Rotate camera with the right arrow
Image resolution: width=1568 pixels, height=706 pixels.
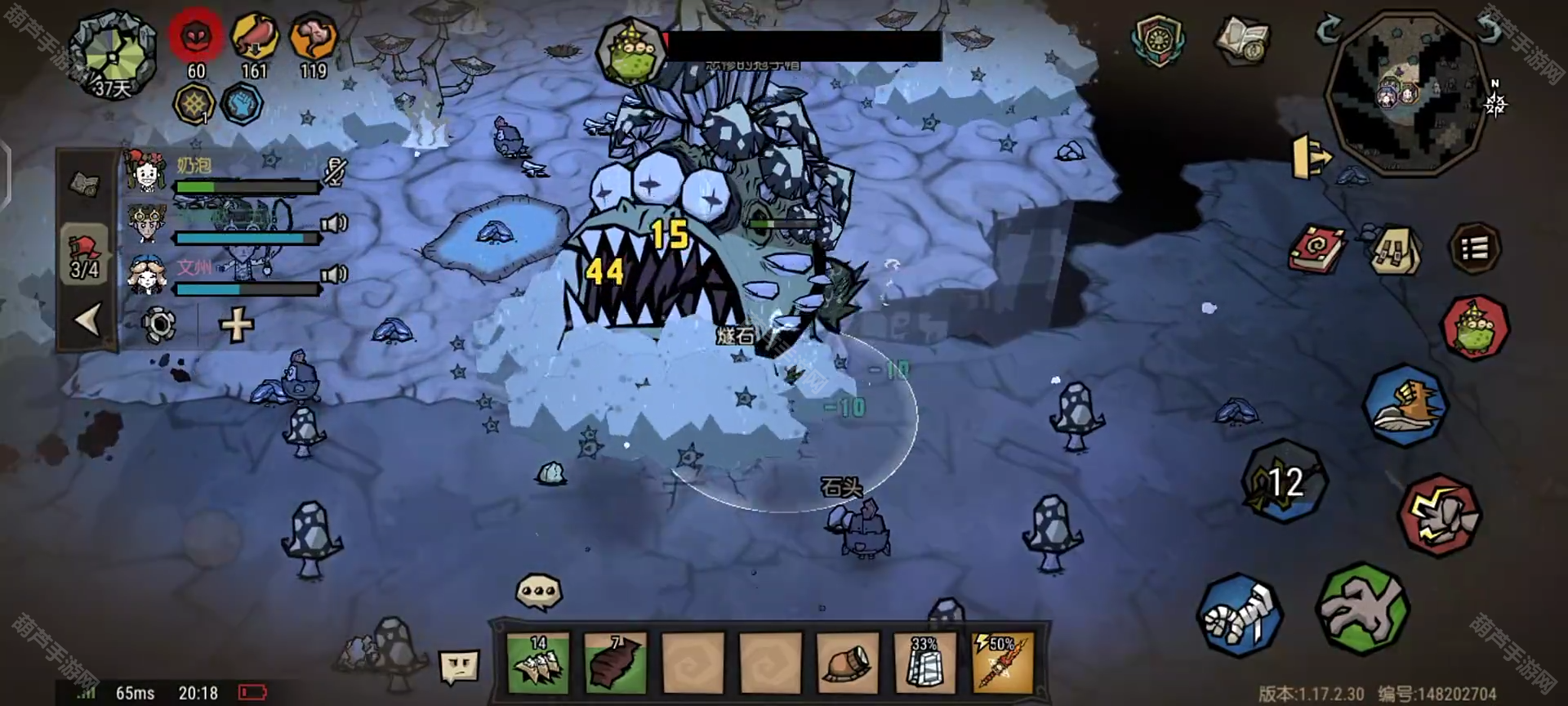pos(1489,30)
